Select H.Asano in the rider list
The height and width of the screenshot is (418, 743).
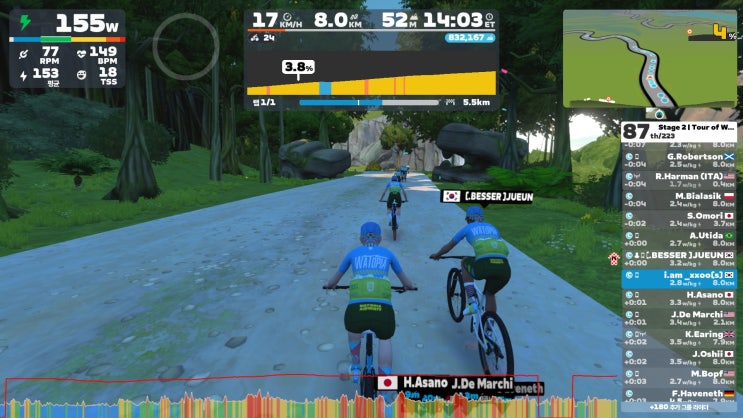coord(680,297)
